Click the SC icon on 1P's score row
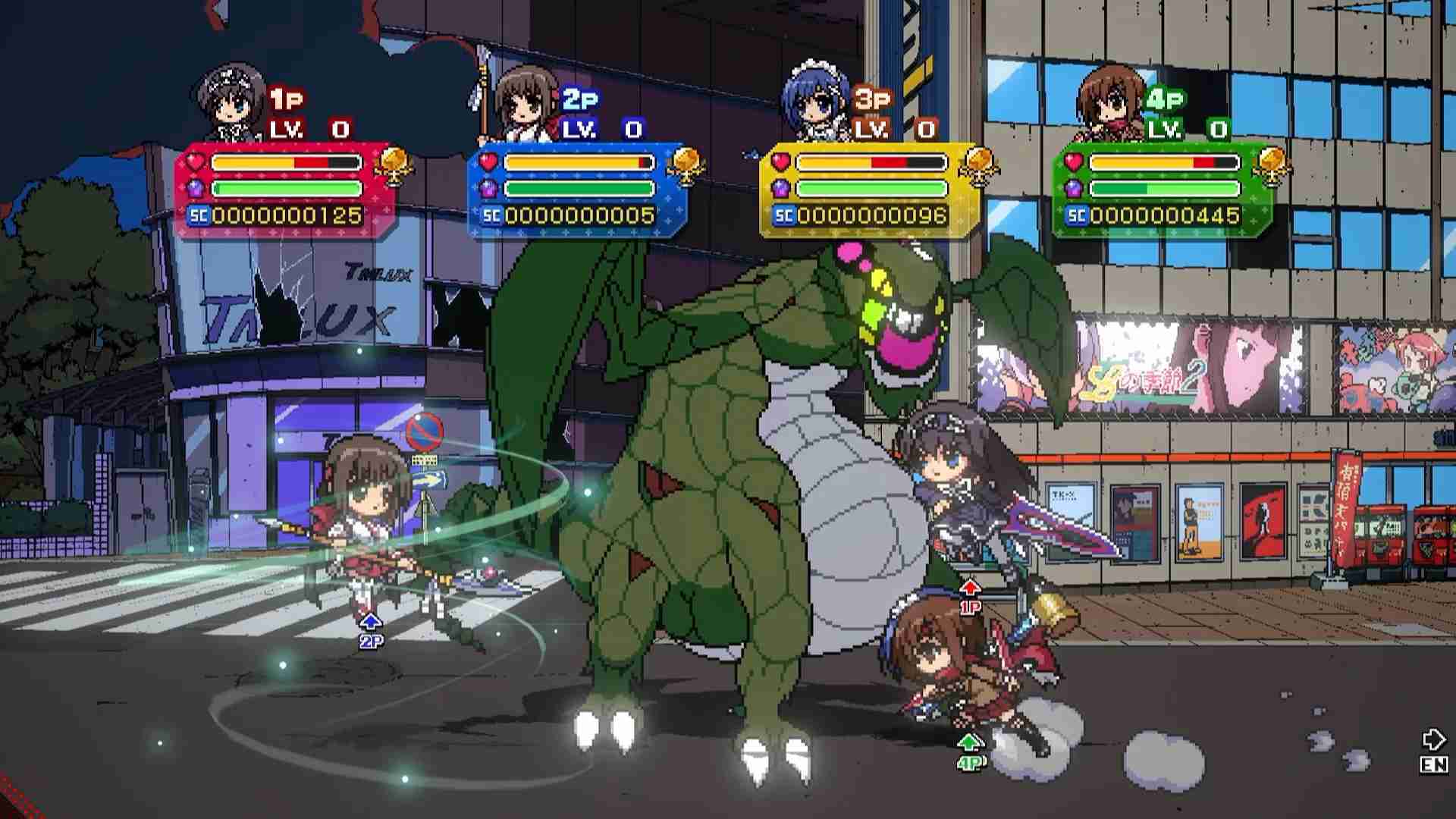 [200, 215]
